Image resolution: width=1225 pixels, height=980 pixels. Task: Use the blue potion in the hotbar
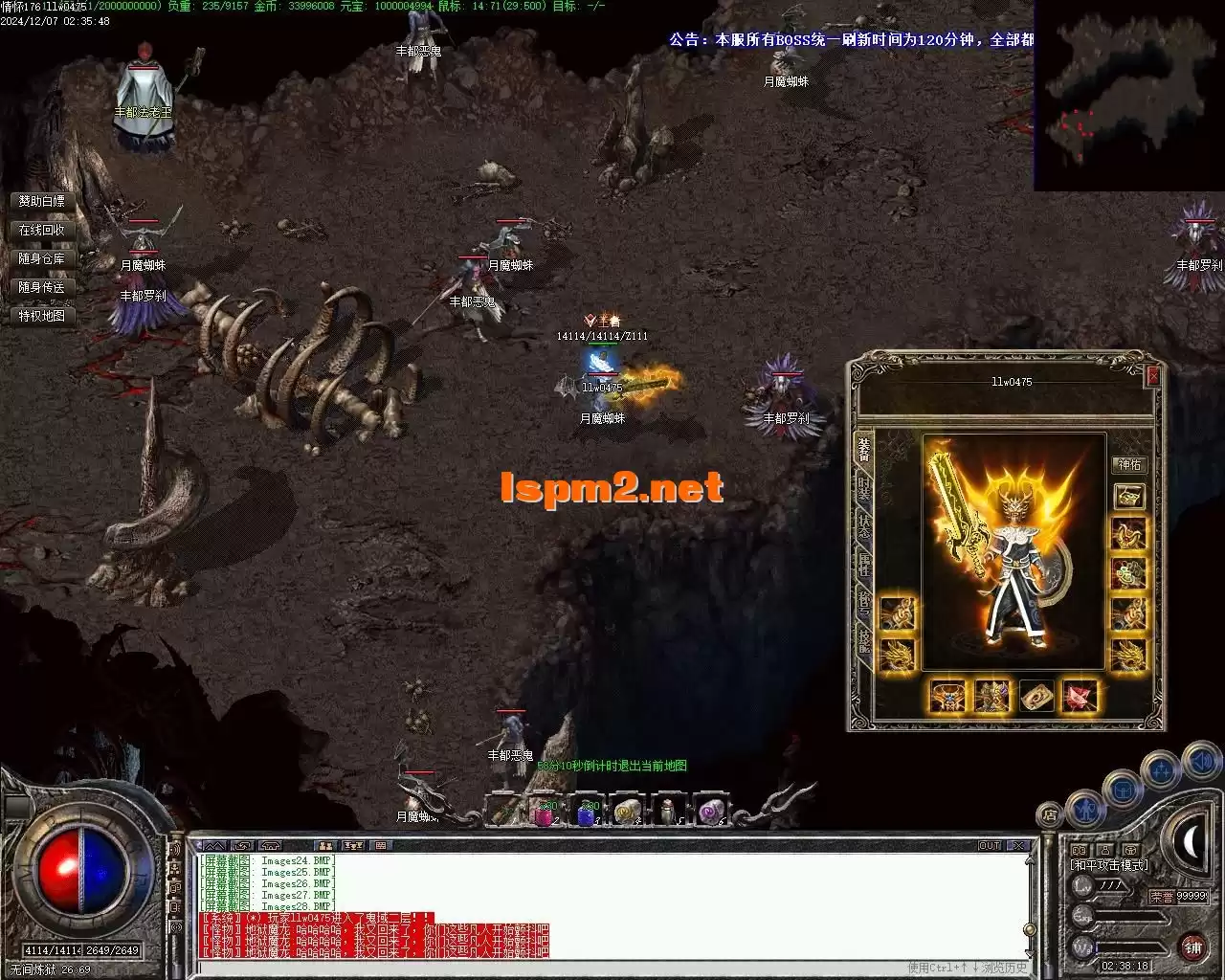point(586,812)
